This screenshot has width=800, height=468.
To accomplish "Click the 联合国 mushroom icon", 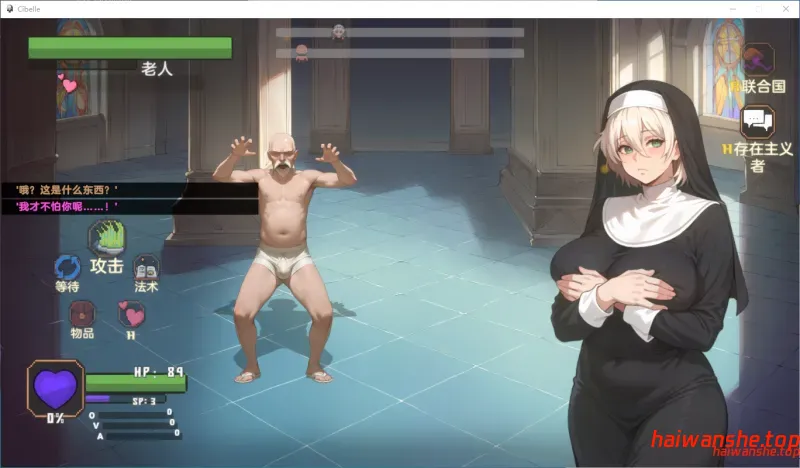I will [759, 60].
